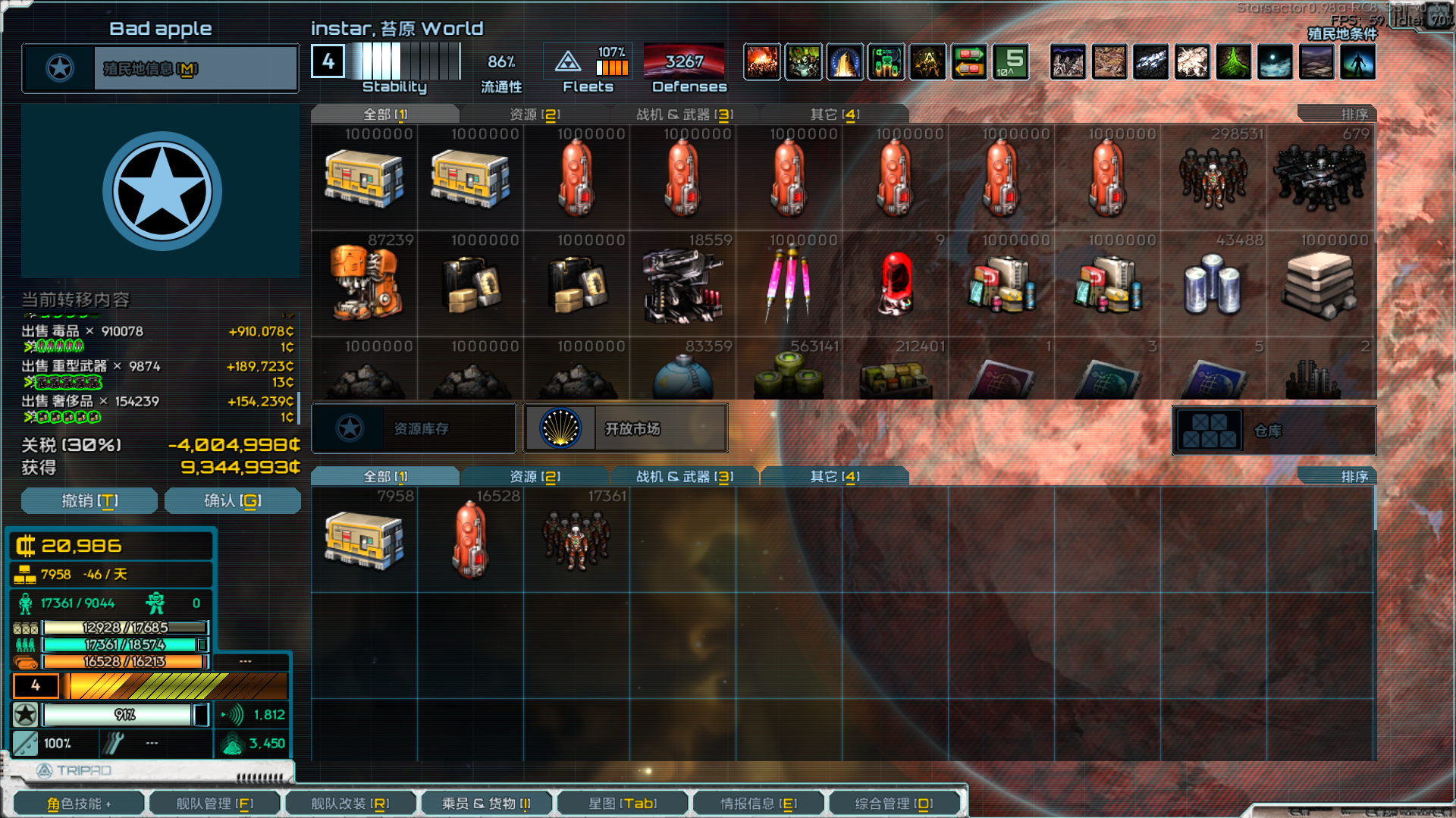Undo the transfer with 撤销 [T]
The image size is (1456, 818).
(89, 500)
